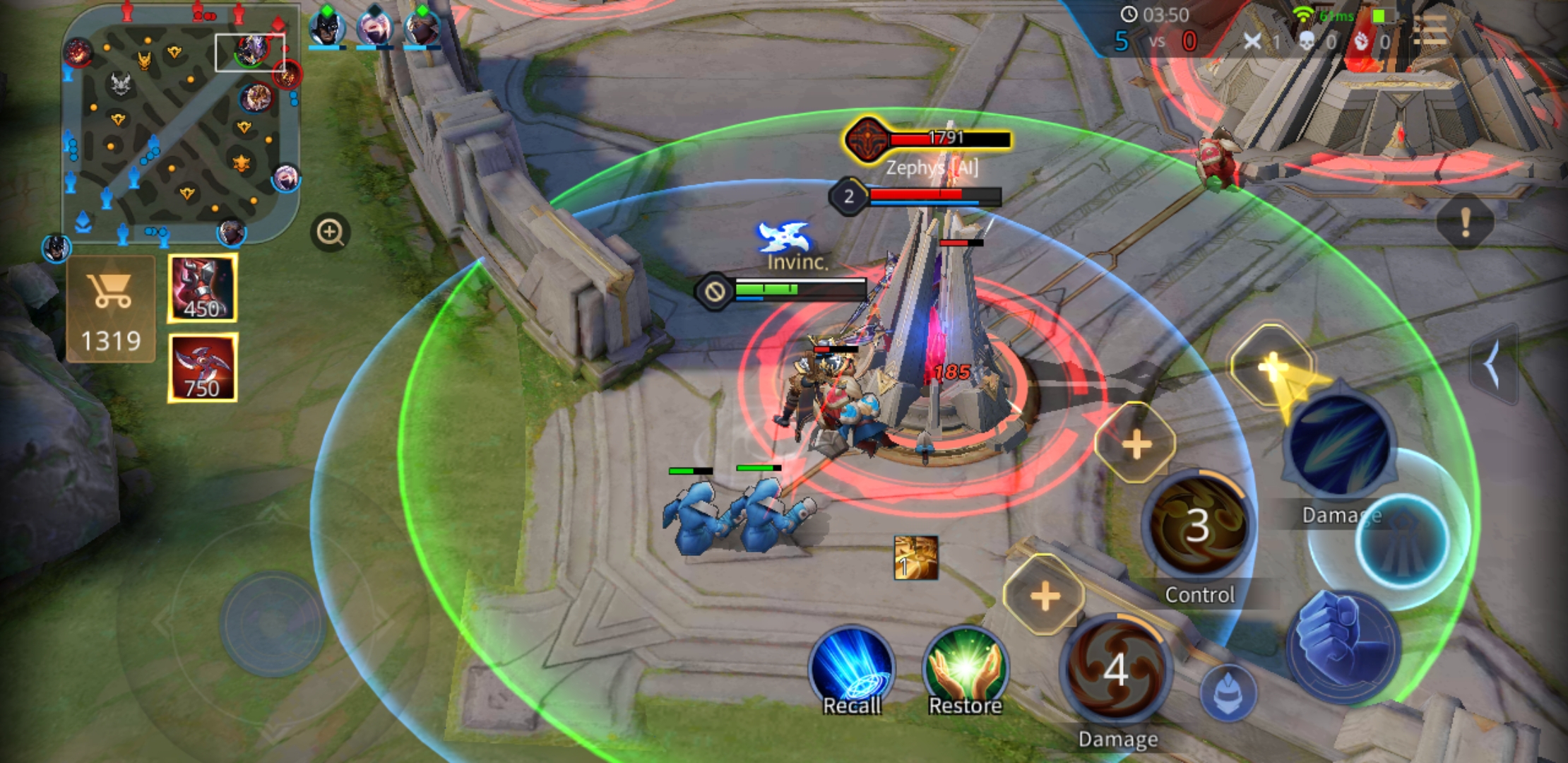This screenshot has height=763, width=1568.
Task: Select the target-minion helmet button
Action: (1228, 692)
